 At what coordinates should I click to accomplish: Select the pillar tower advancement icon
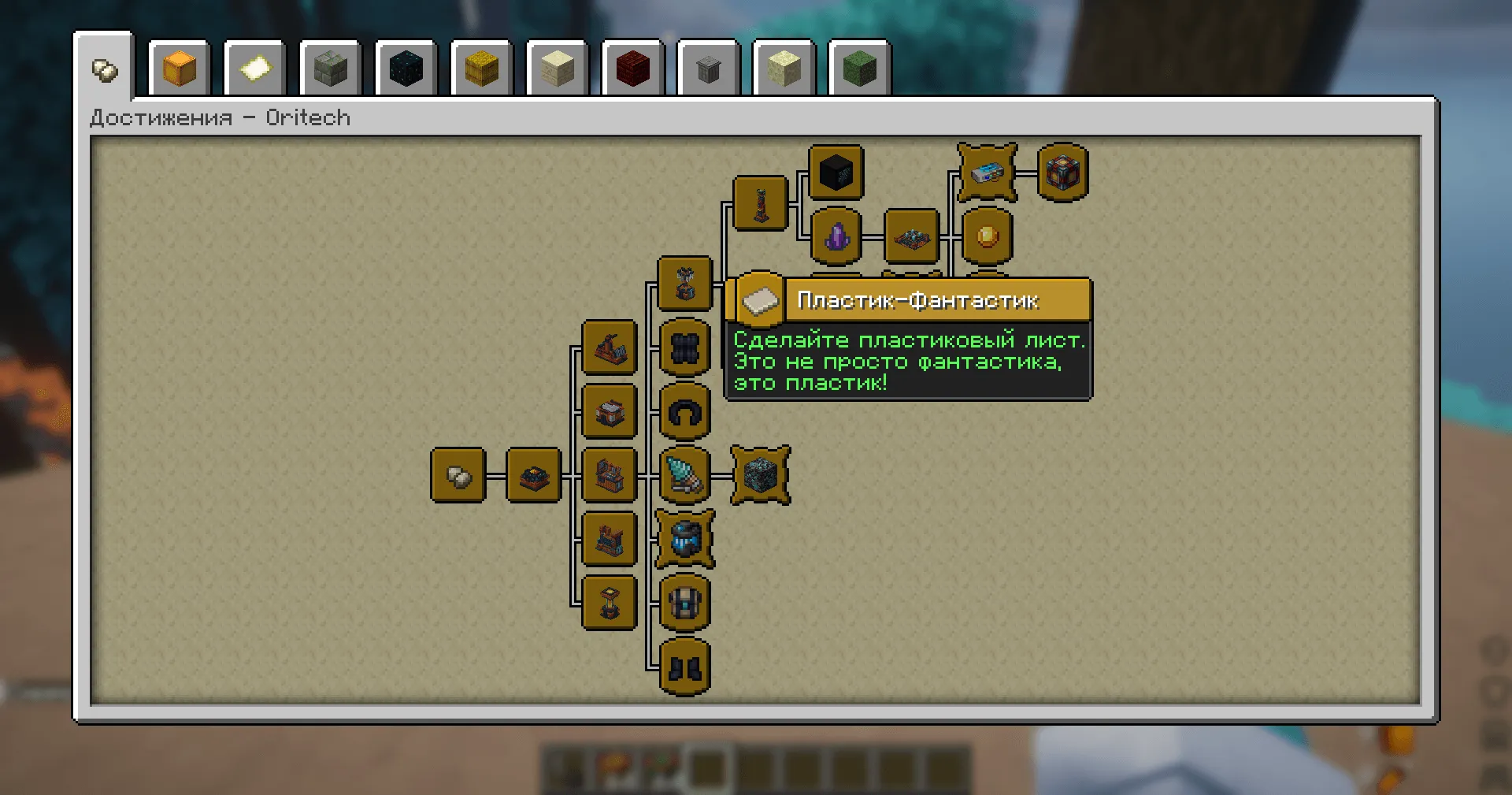point(760,205)
